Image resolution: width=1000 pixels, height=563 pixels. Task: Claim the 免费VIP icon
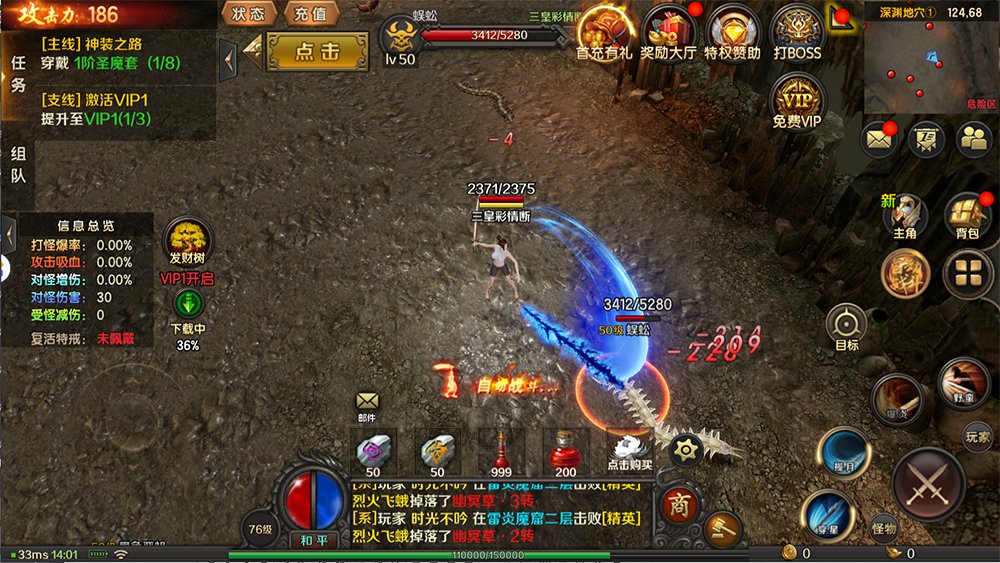797,100
